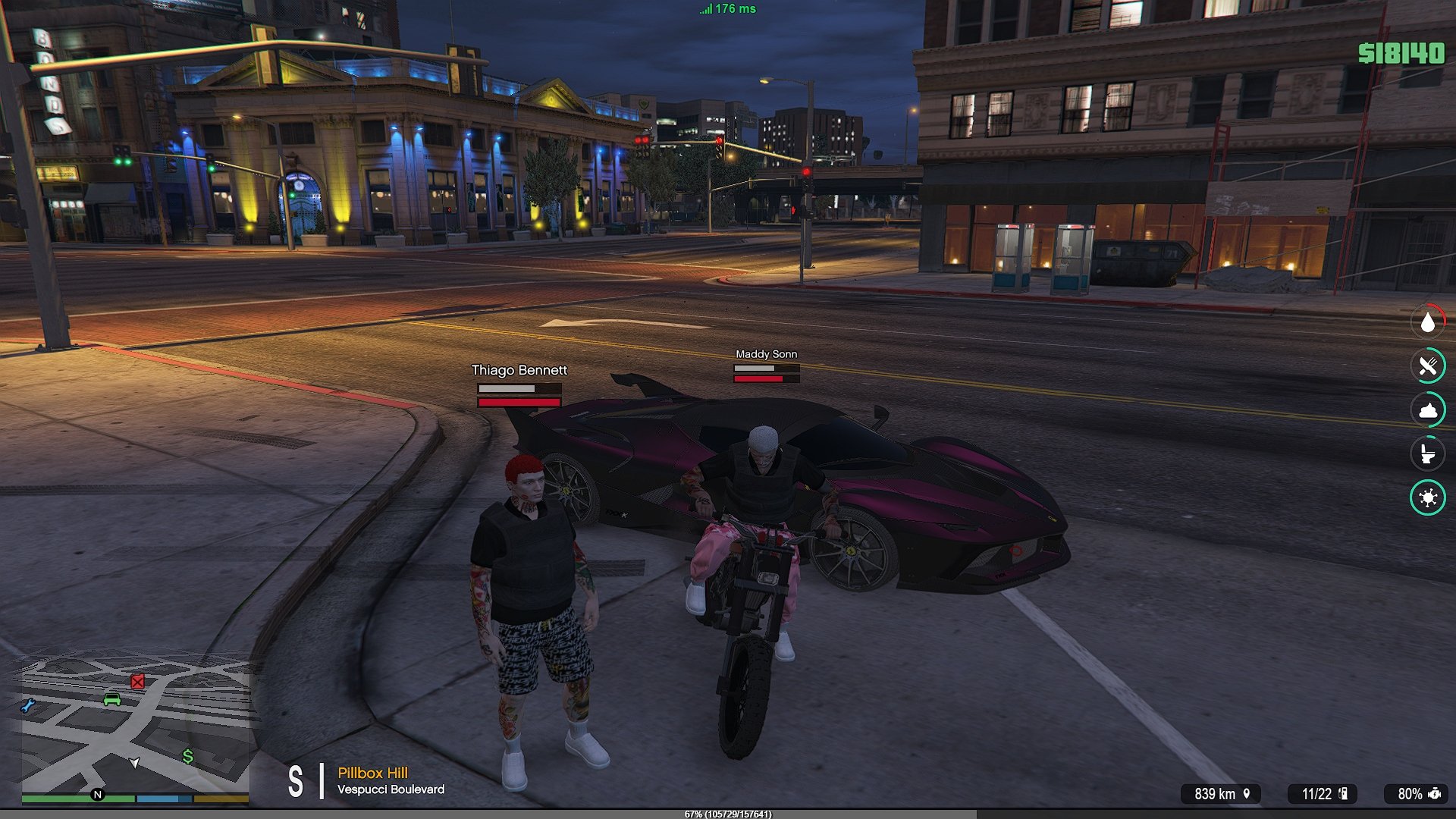Click the Pillbox Hill location label
1456x819 pixels.
372,773
